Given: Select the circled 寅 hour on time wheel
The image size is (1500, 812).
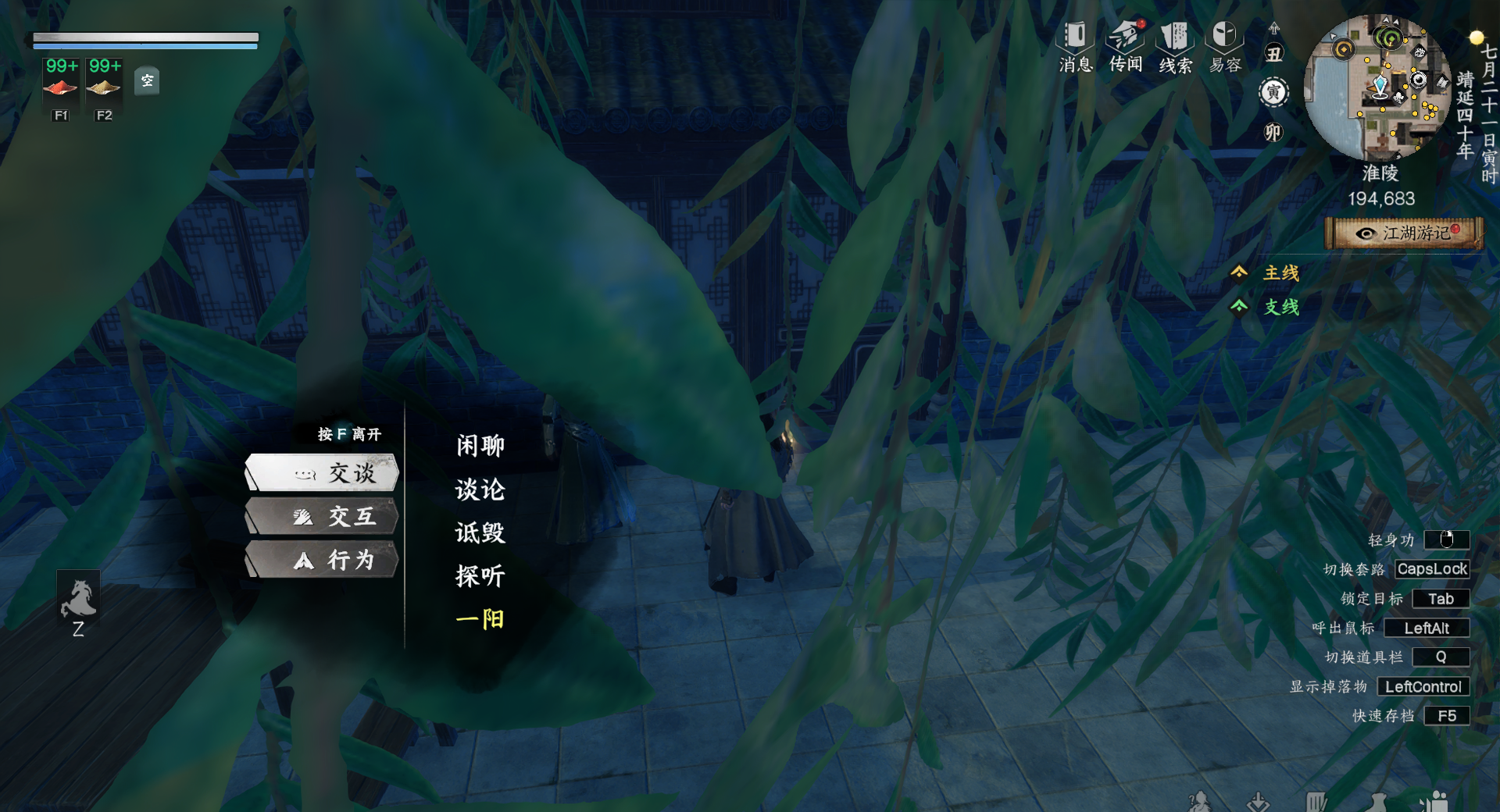Looking at the screenshot, I should click(x=1273, y=93).
